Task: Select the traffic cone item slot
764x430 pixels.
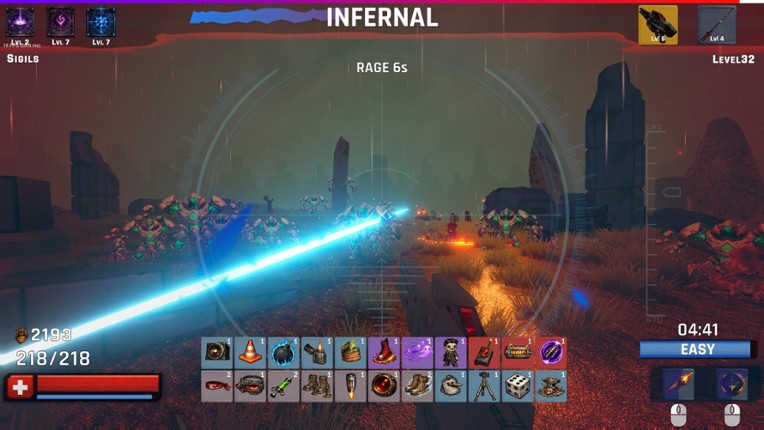Action: (250, 352)
